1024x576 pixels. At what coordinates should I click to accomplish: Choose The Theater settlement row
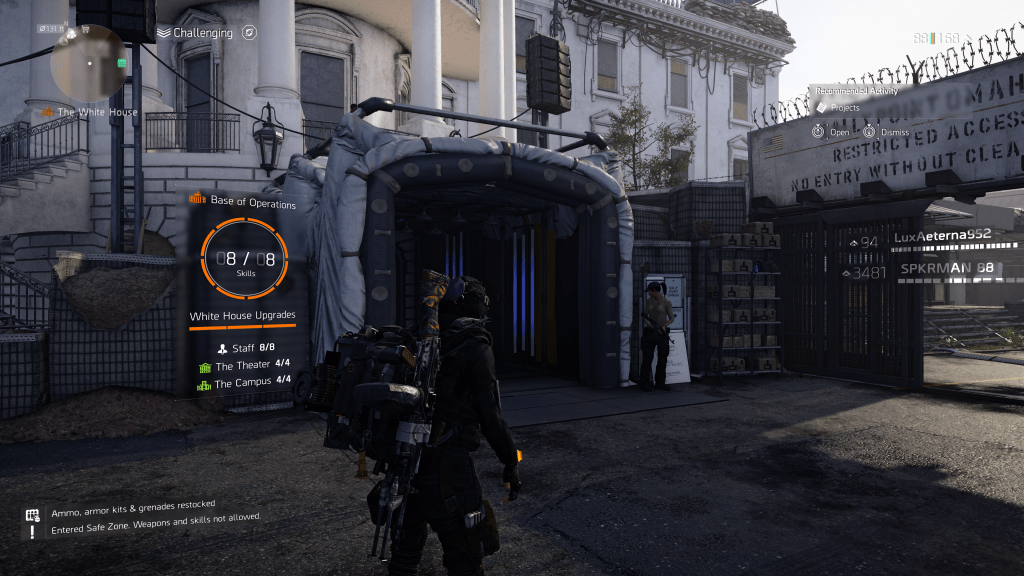click(244, 365)
